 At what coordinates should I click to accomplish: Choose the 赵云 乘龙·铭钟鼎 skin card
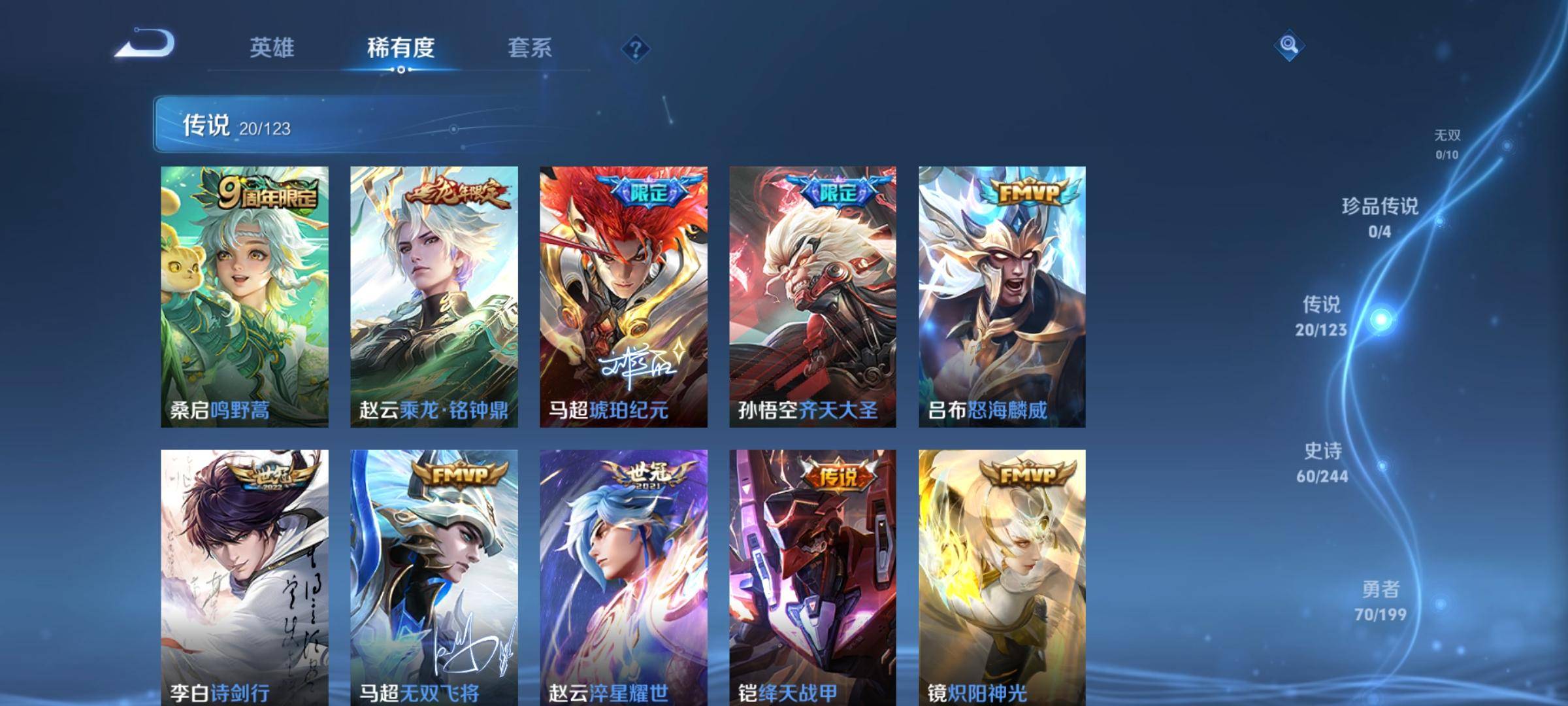[434, 297]
